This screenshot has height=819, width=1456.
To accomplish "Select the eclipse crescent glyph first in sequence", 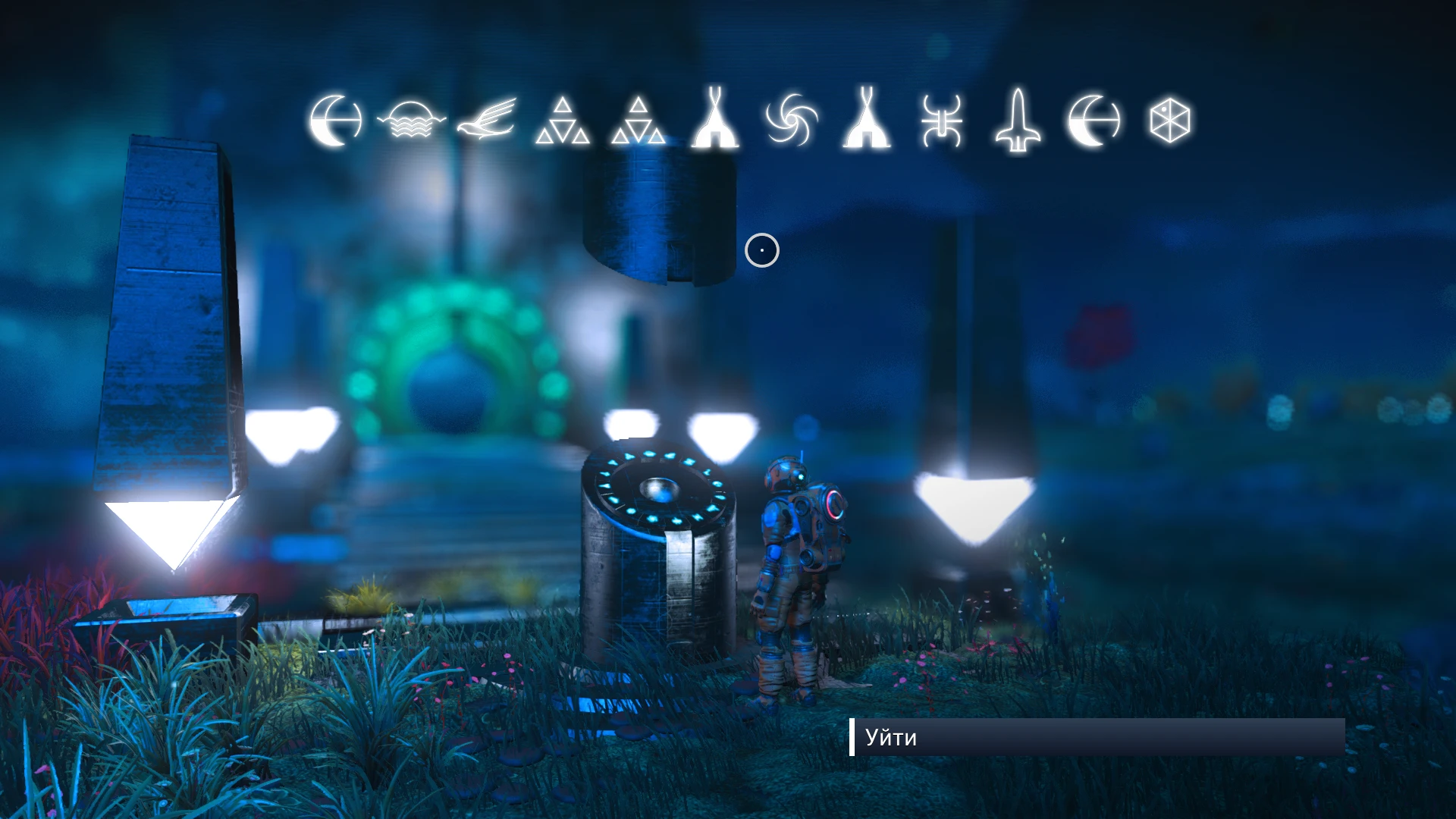I will click(x=336, y=121).
